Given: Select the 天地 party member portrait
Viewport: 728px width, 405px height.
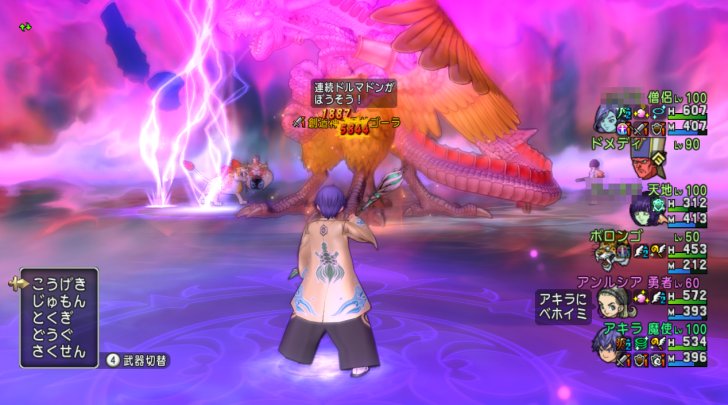Looking at the screenshot, I should (x=641, y=210).
